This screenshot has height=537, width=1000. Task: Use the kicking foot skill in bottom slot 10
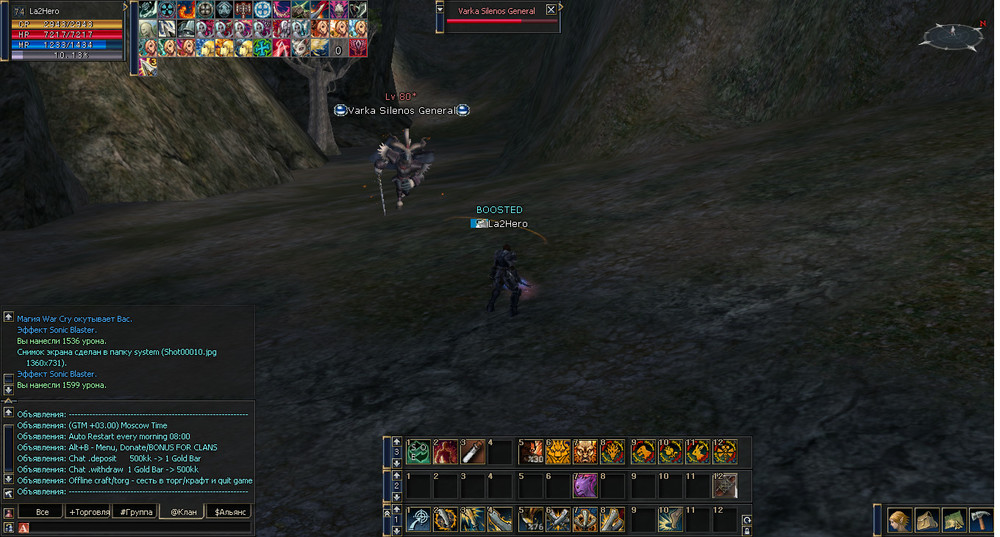point(669,520)
